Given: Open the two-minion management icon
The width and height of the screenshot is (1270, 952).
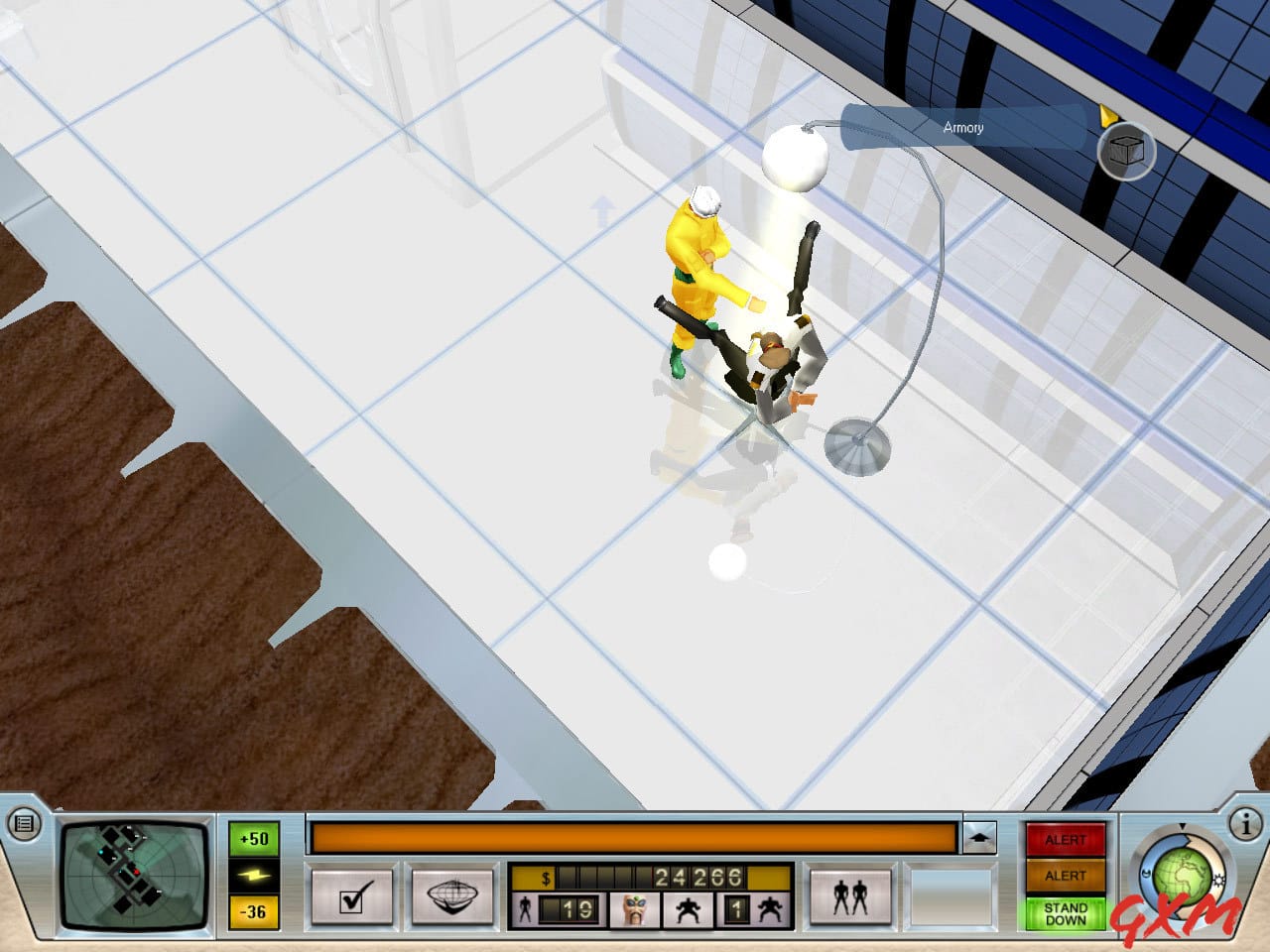Looking at the screenshot, I should (x=848, y=894).
